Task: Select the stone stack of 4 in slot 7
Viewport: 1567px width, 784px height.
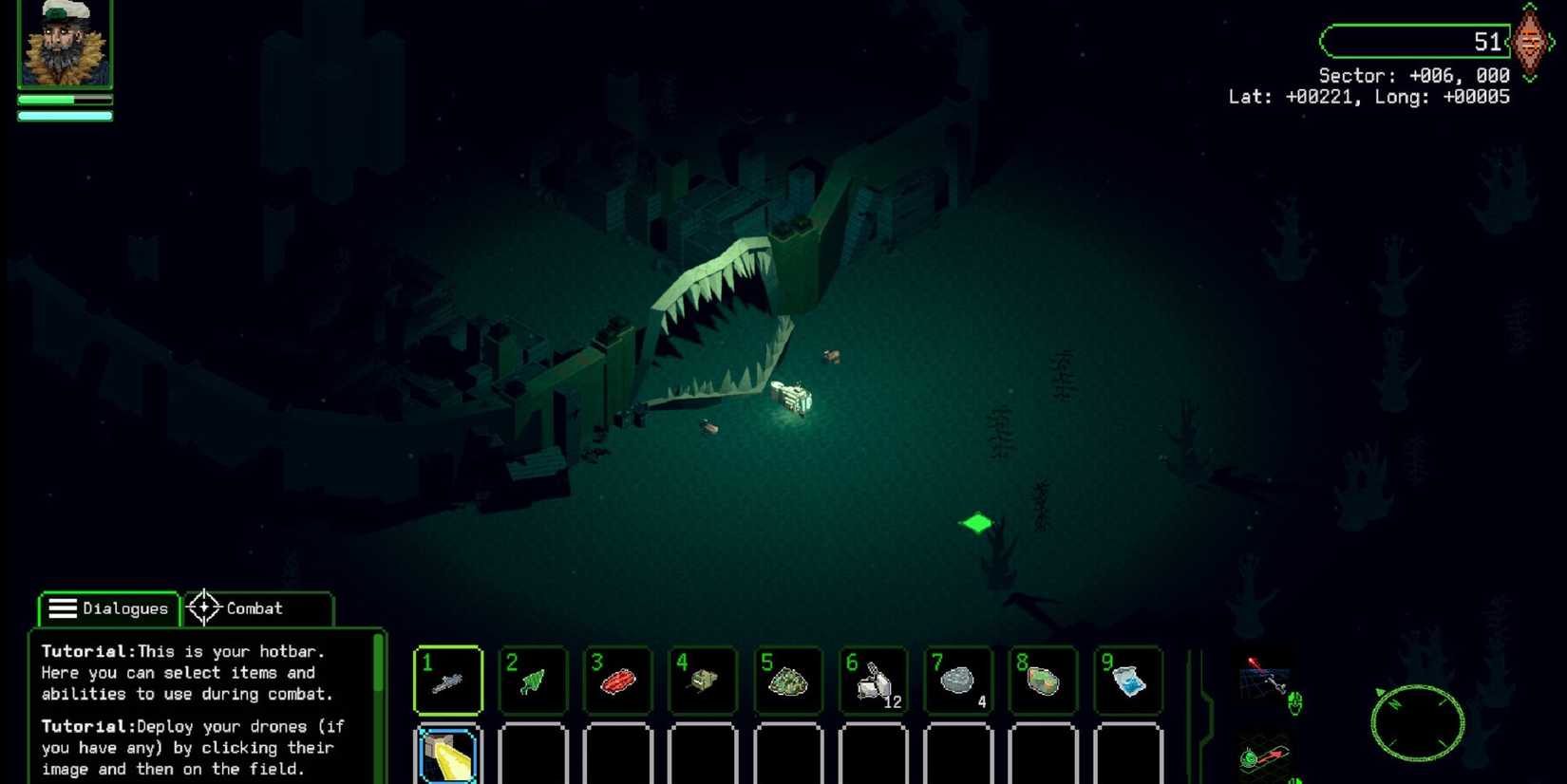Action: [x=957, y=680]
